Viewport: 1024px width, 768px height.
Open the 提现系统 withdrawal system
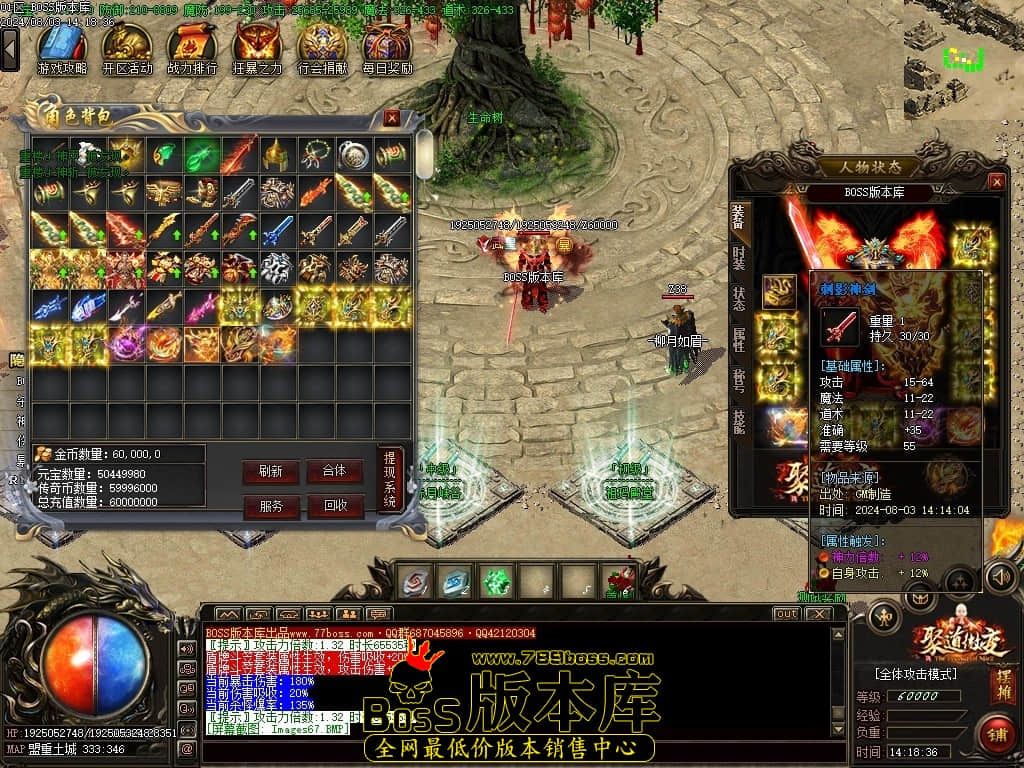point(390,480)
